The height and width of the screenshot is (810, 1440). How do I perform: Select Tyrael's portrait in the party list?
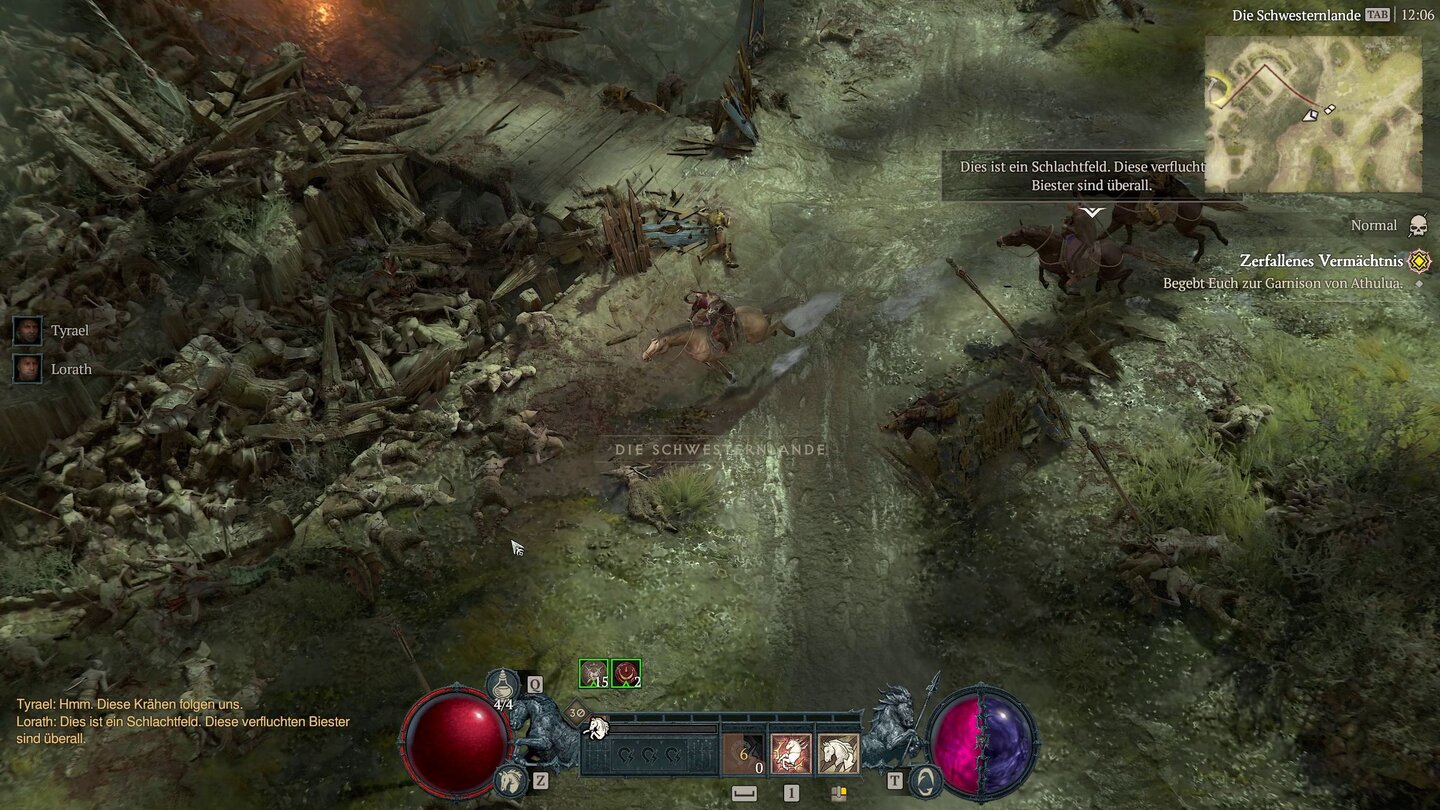27,330
